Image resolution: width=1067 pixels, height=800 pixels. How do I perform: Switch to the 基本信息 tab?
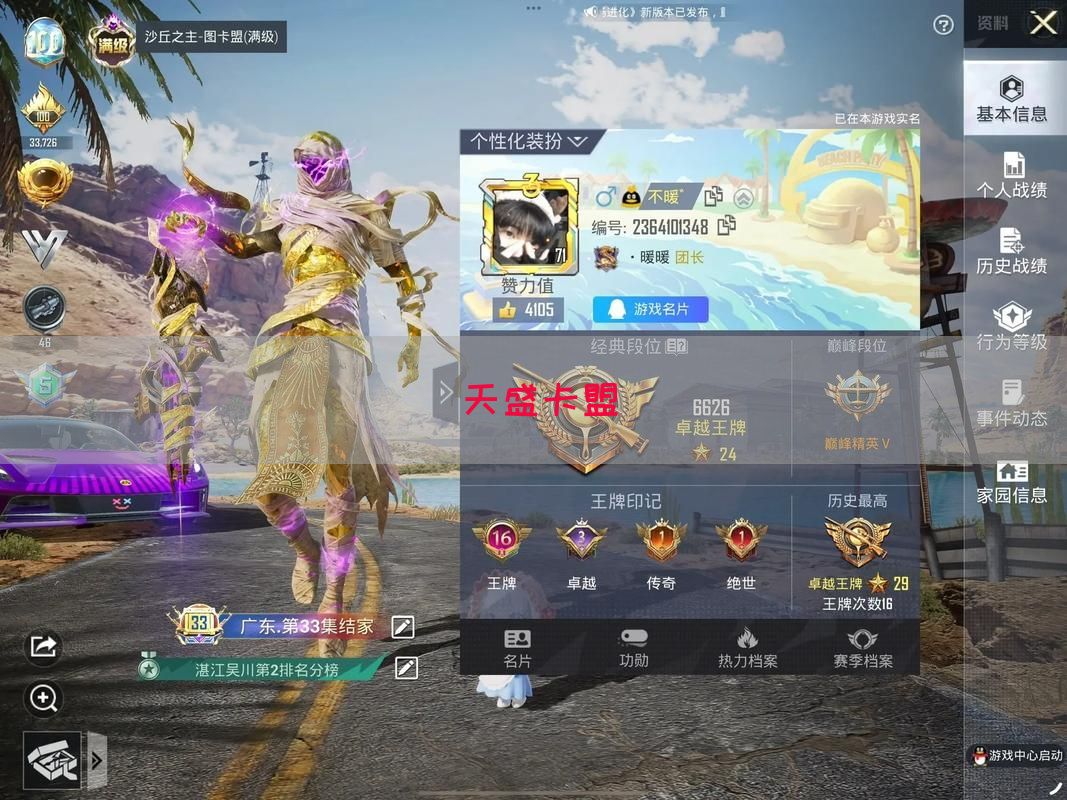(x=1012, y=99)
